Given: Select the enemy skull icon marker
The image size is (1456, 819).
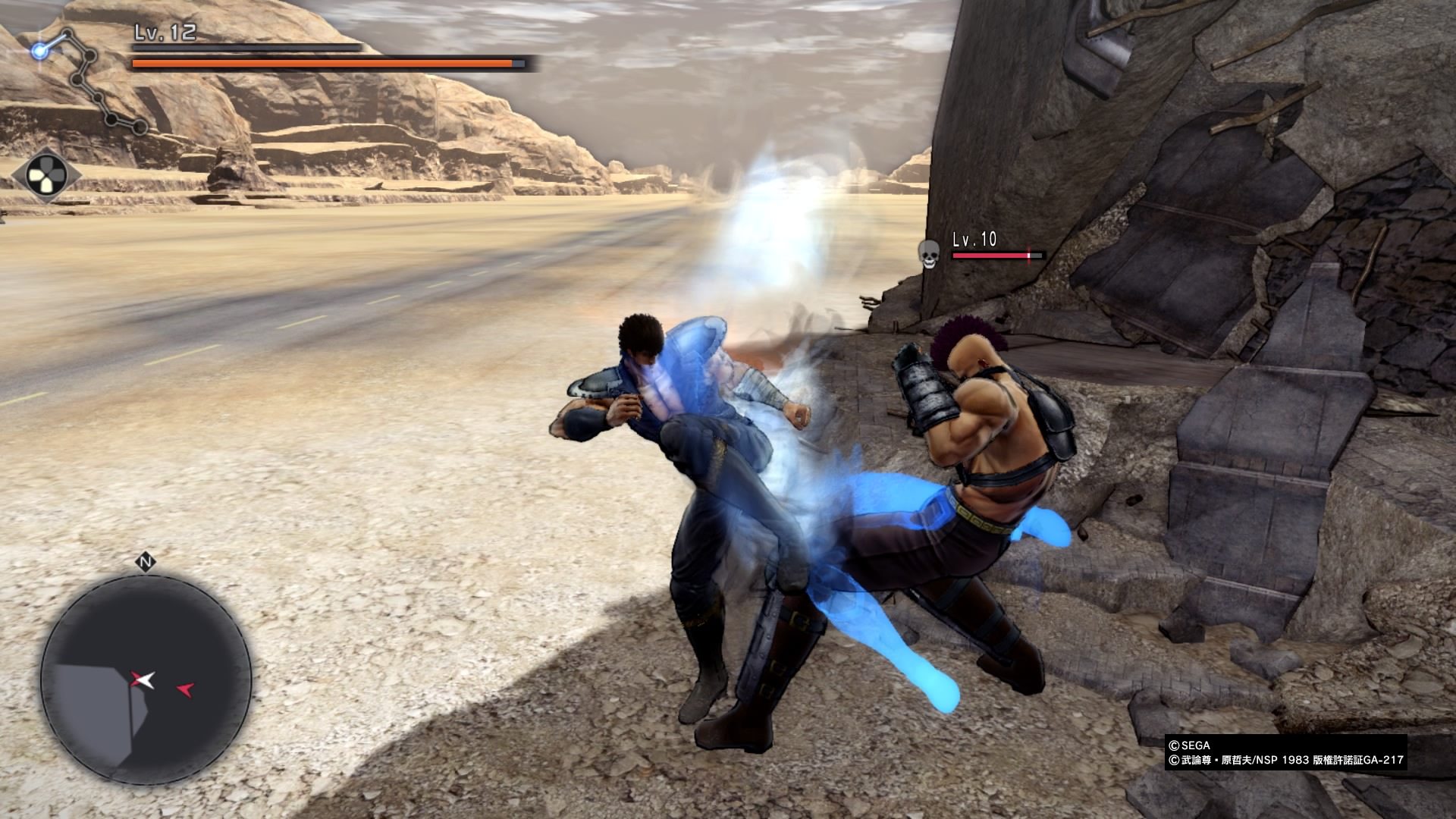Looking at the screenshot, I should pos(927,253).
